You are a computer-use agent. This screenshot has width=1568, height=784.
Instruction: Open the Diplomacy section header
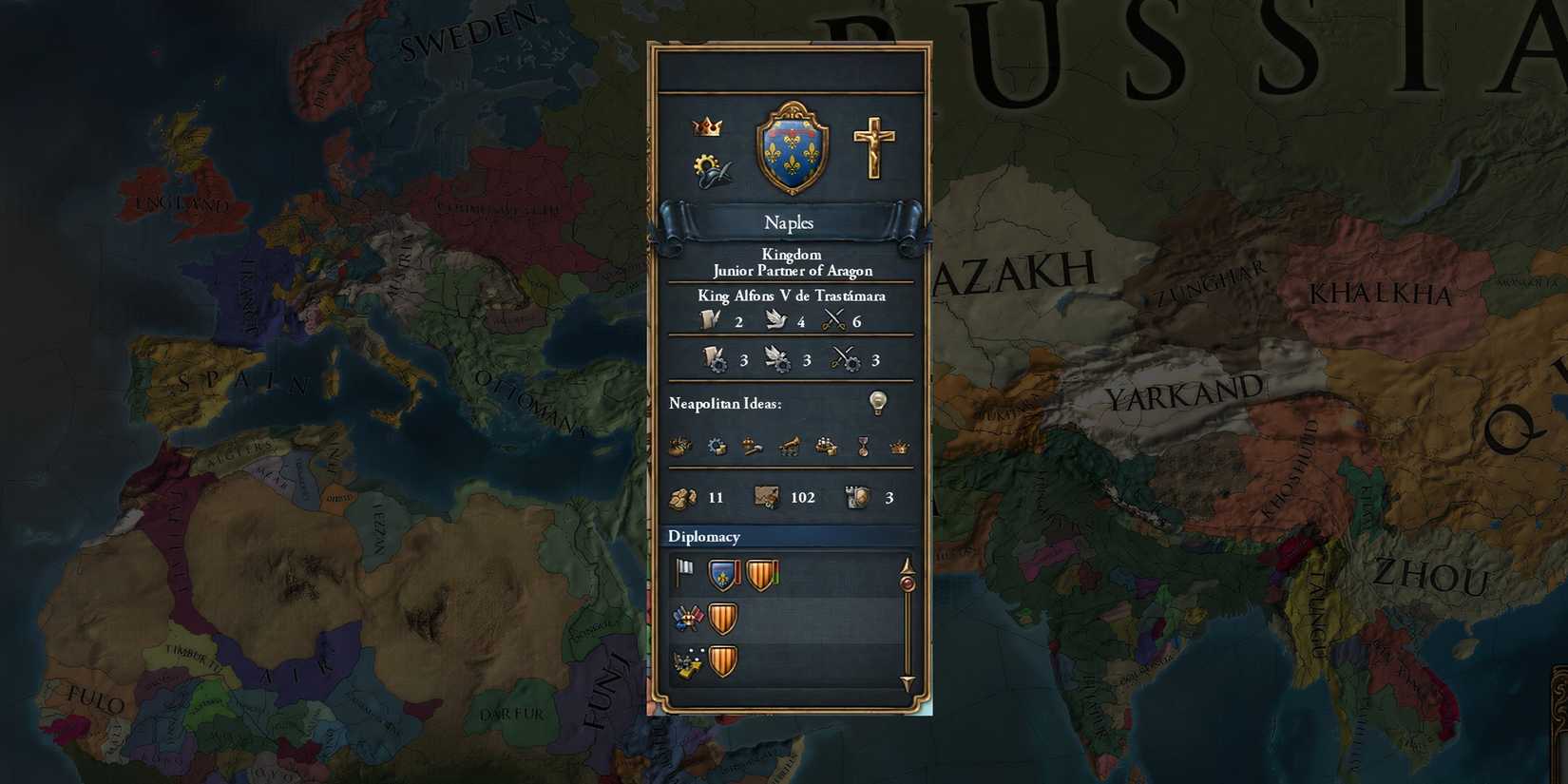(x=703, y=537)
